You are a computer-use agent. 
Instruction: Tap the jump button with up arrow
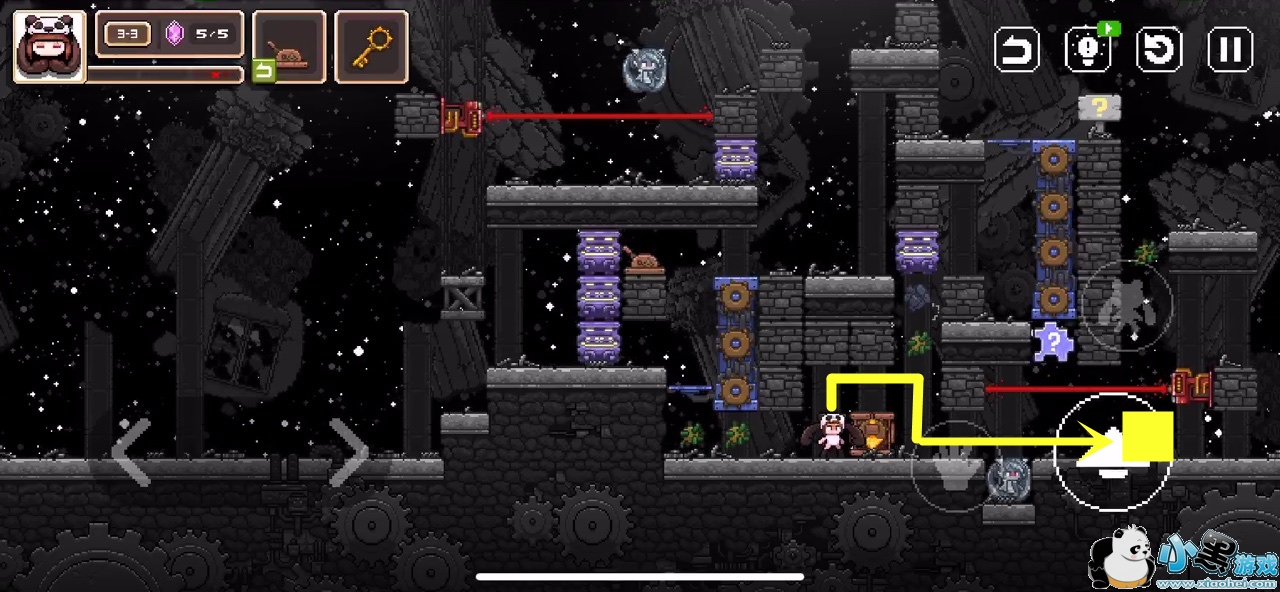point(1108,453)
